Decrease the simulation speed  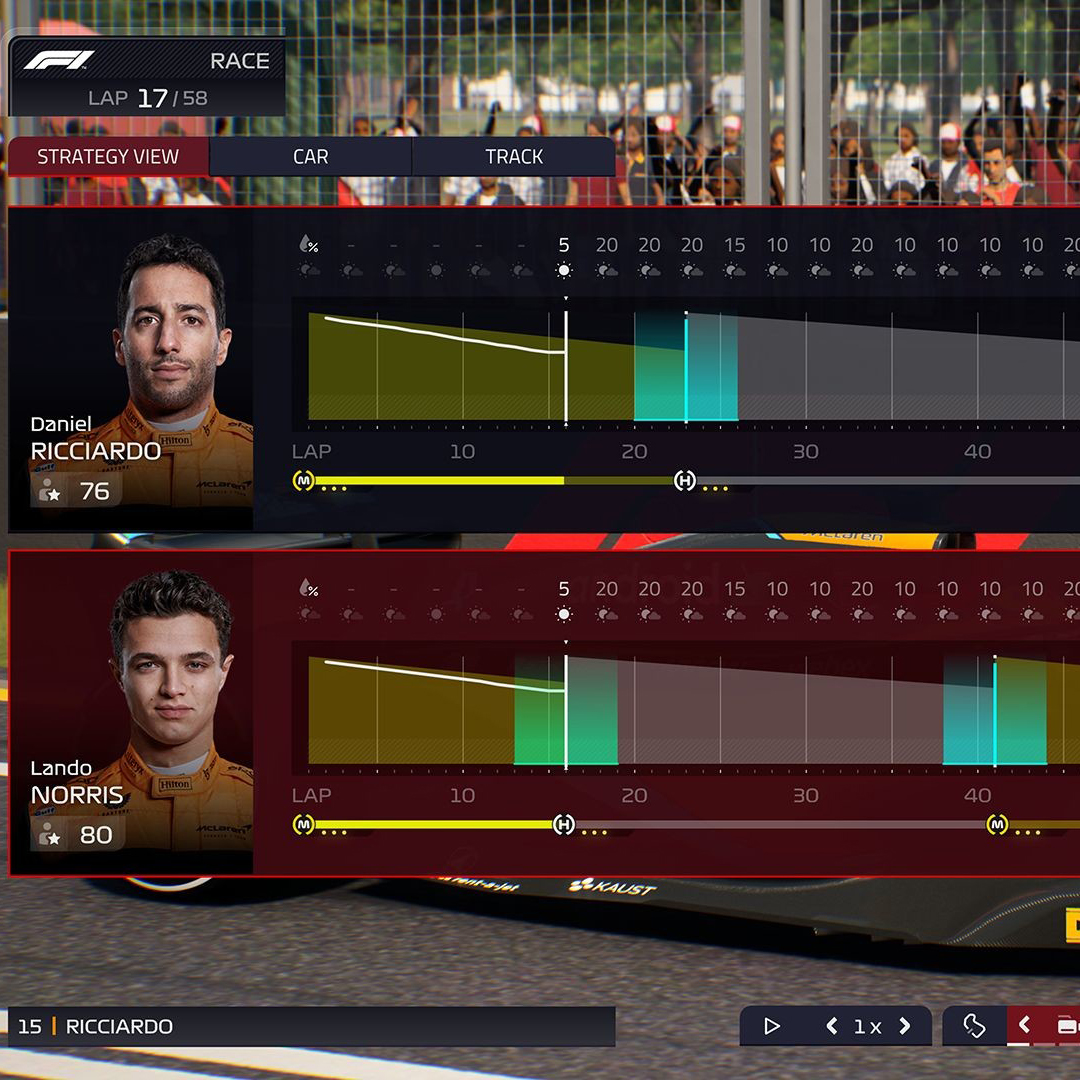coord(831,1026)
